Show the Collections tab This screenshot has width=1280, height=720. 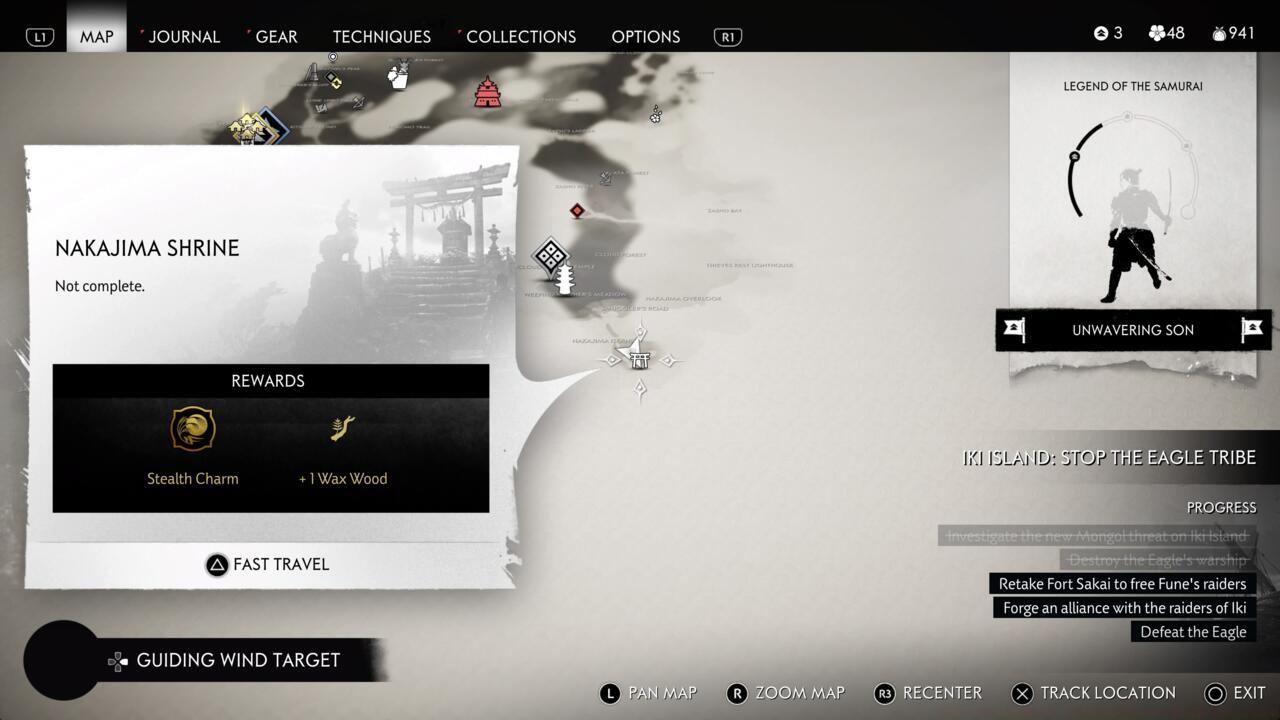point(520,37)
